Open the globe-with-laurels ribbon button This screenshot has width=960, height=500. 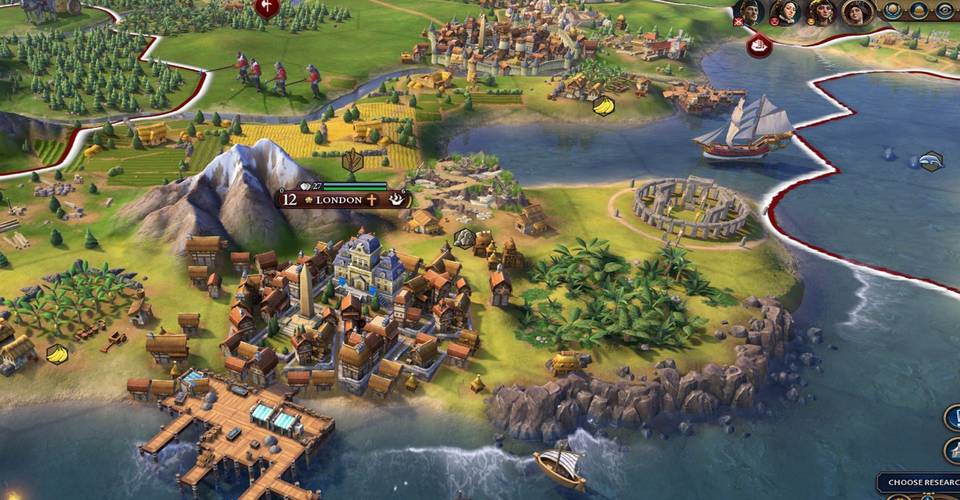[893, 11]
